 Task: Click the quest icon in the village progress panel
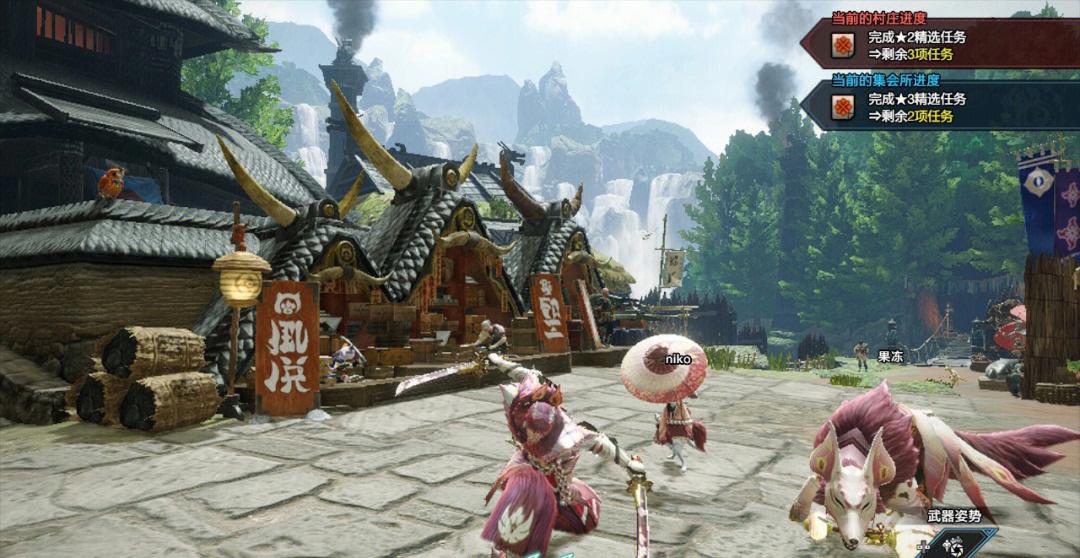pyautogui.click(x=844, y=47)
